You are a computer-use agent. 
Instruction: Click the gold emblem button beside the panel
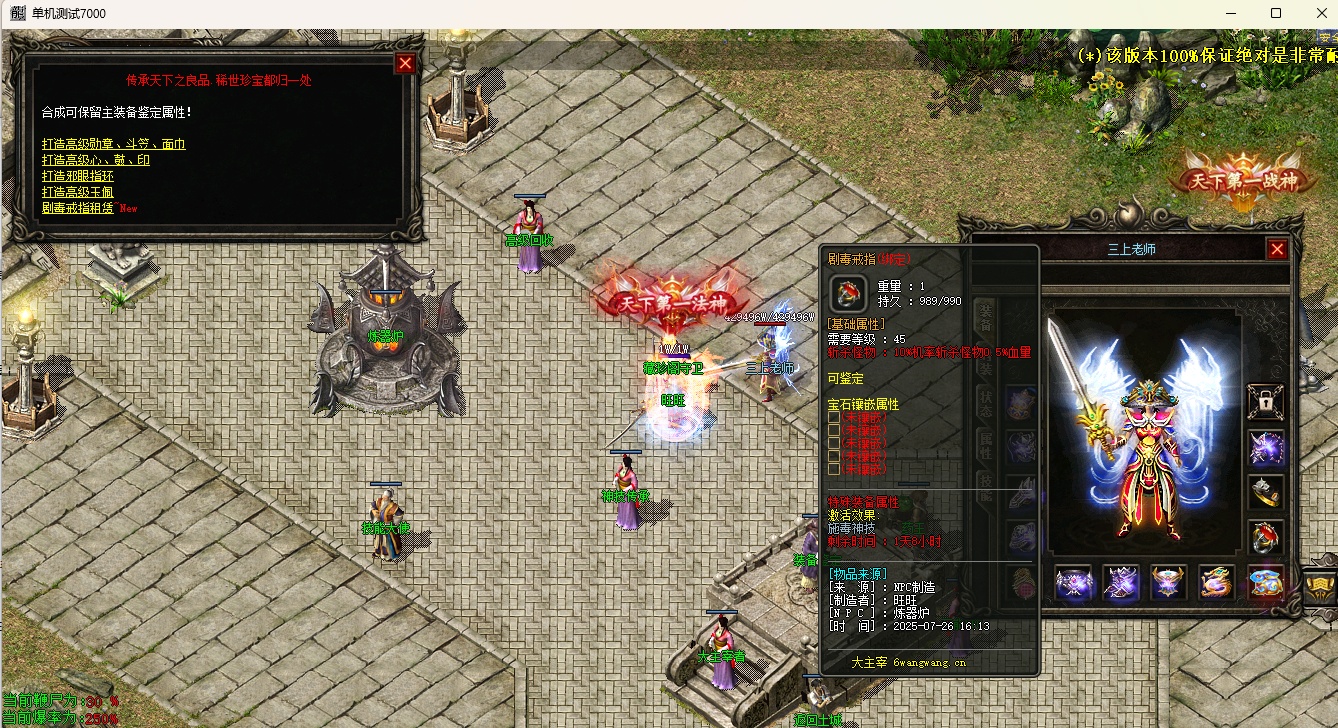pyautogui.click(x=1320, y=585)
